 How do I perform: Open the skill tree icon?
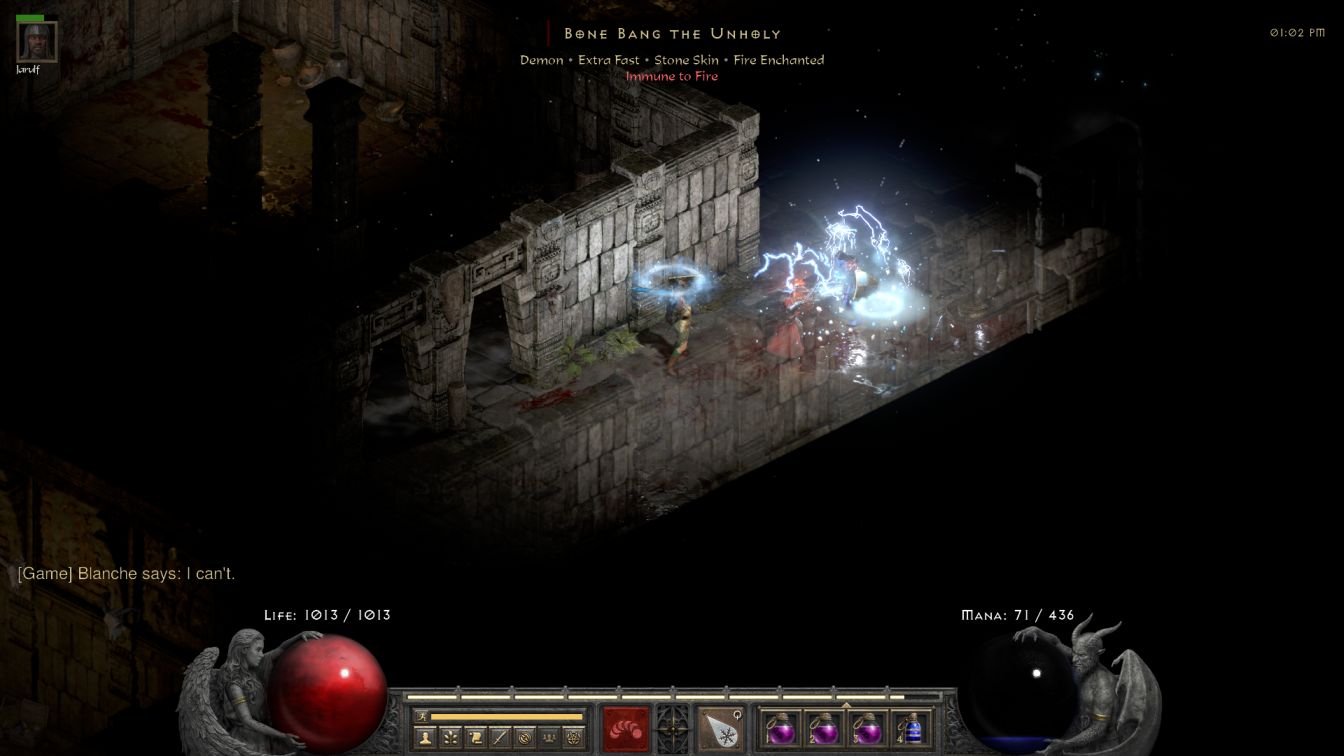(x=450, y=738)
